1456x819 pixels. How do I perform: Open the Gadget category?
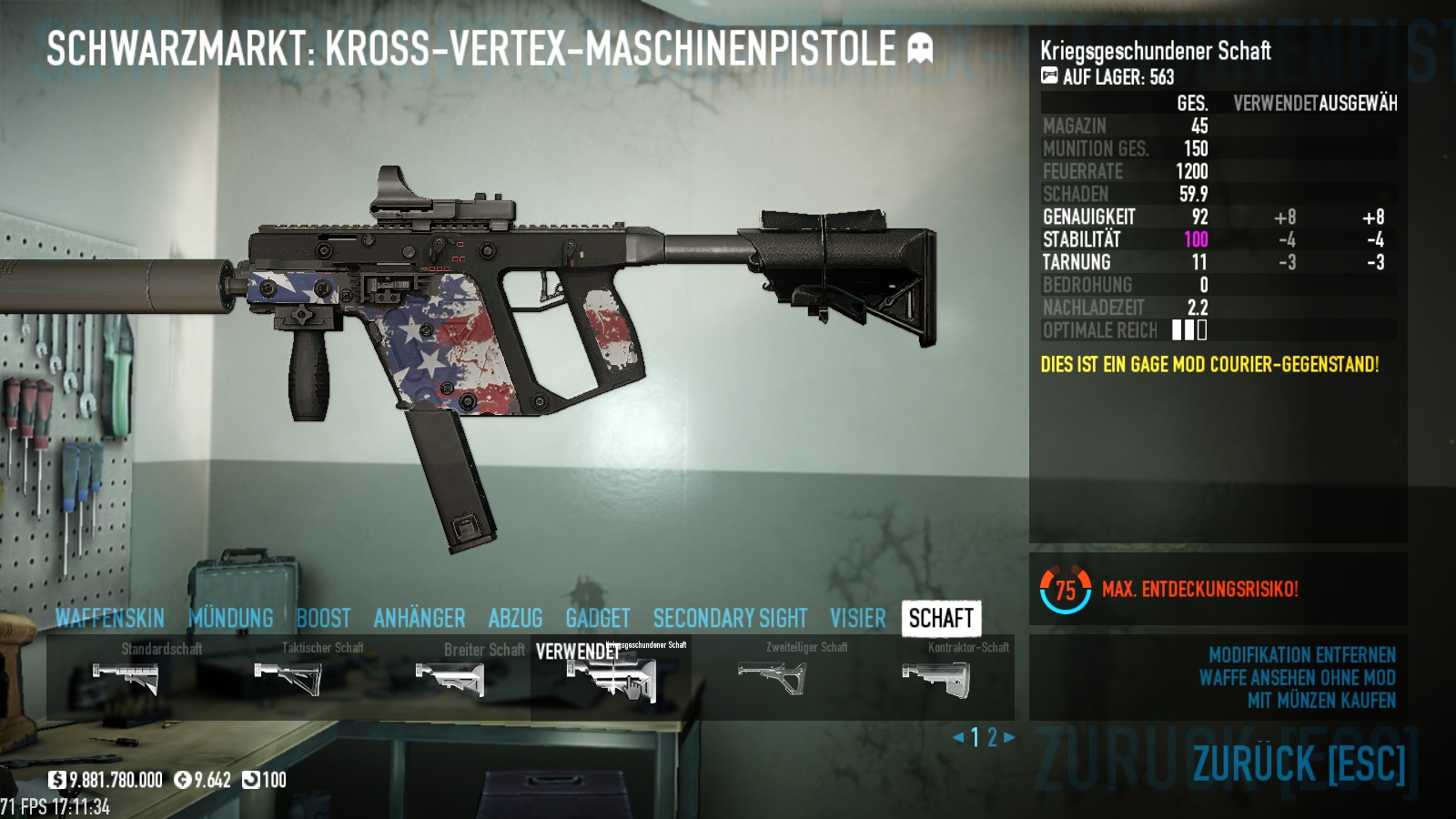point(598,619)
